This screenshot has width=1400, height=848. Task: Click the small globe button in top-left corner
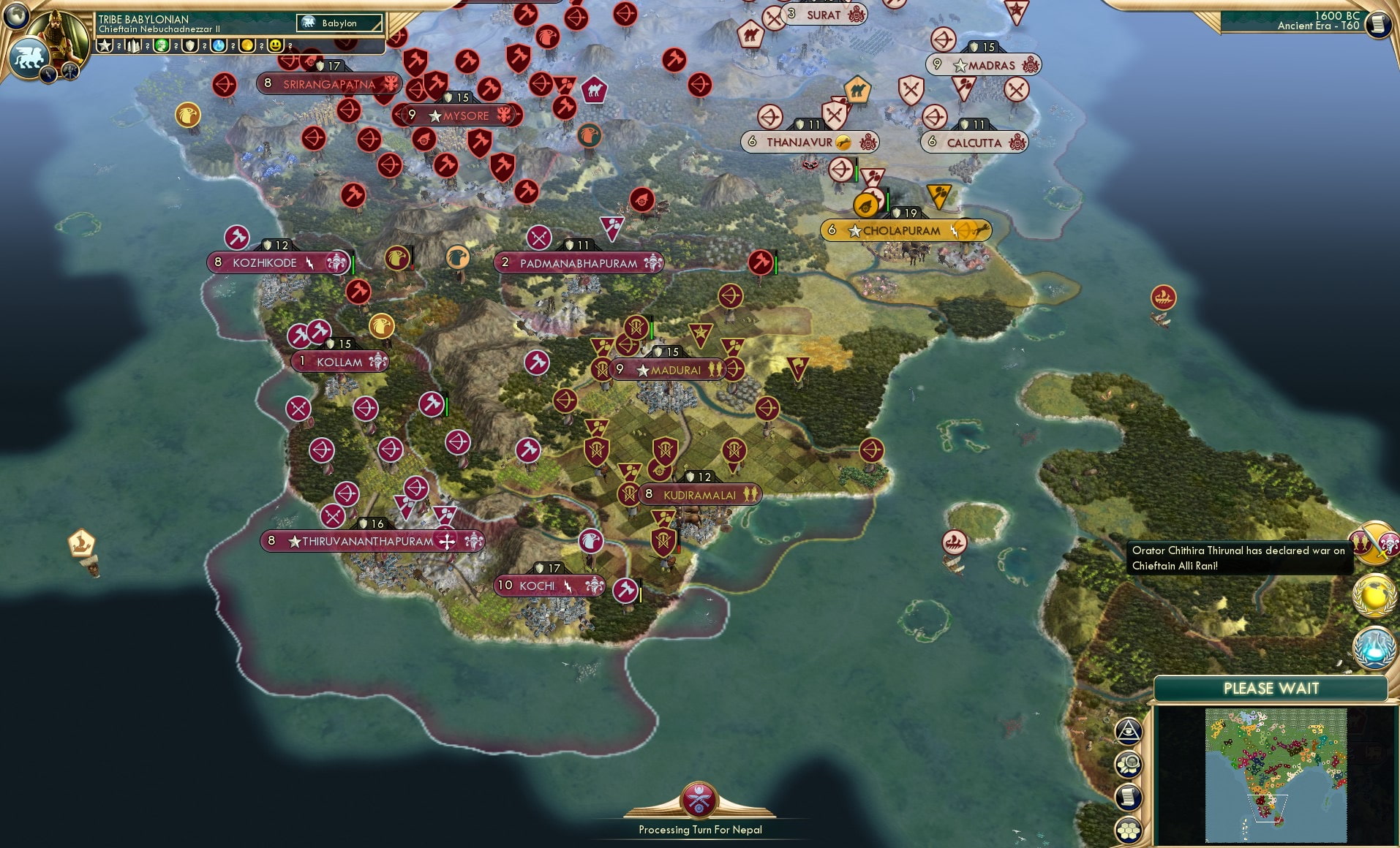pyautogui.click(x=16, y=17)
